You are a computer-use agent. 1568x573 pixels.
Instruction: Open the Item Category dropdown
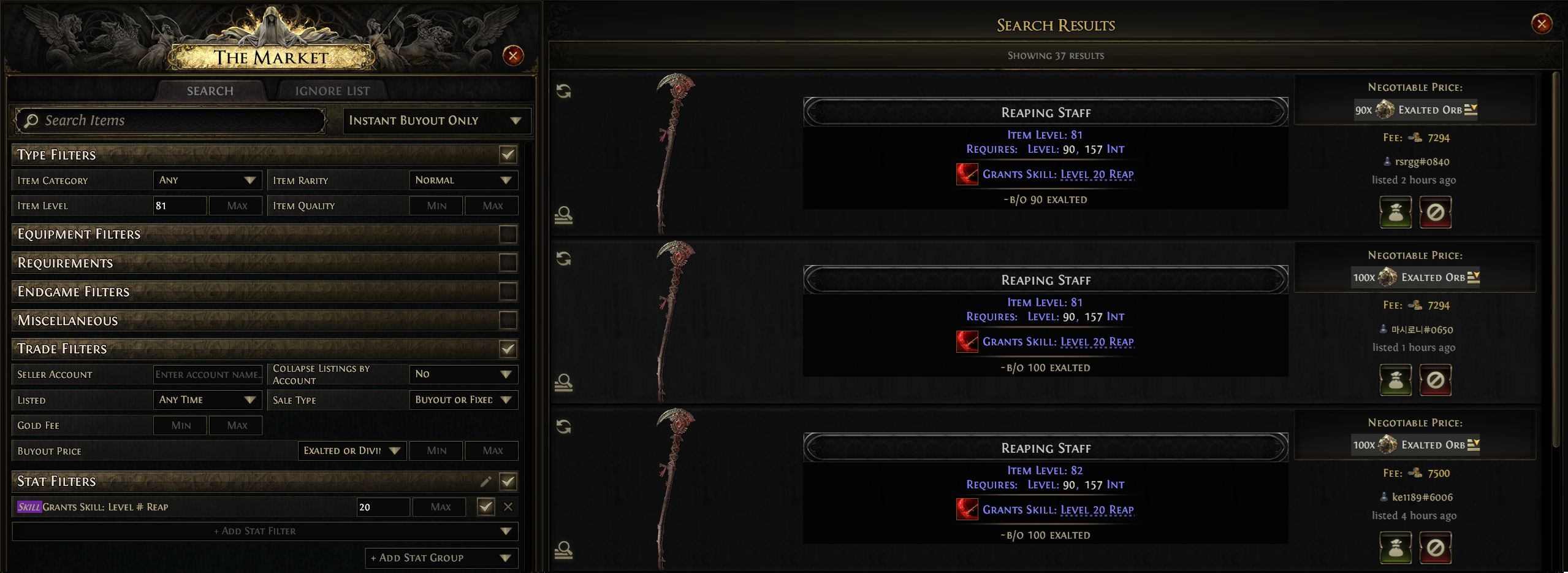[207, 180]
